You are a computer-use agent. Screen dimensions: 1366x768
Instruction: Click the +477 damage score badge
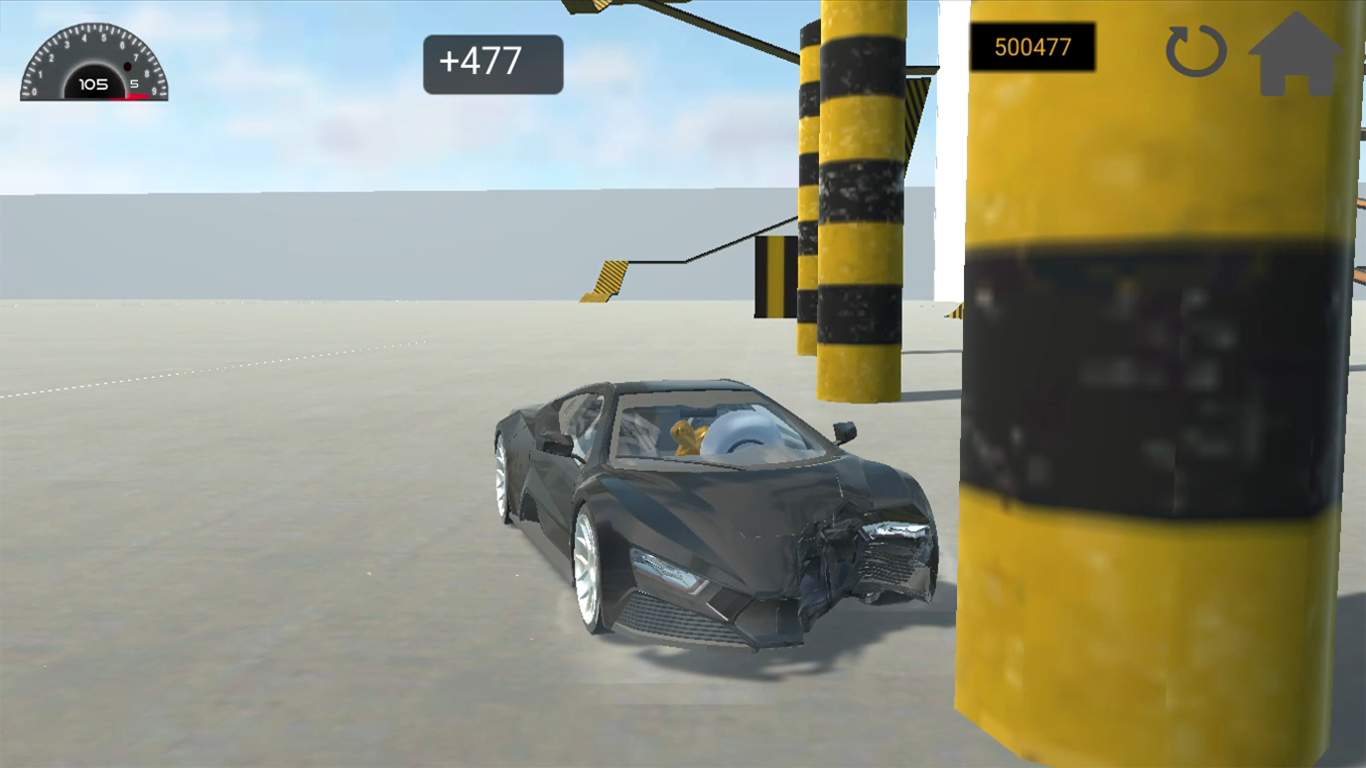492,62
